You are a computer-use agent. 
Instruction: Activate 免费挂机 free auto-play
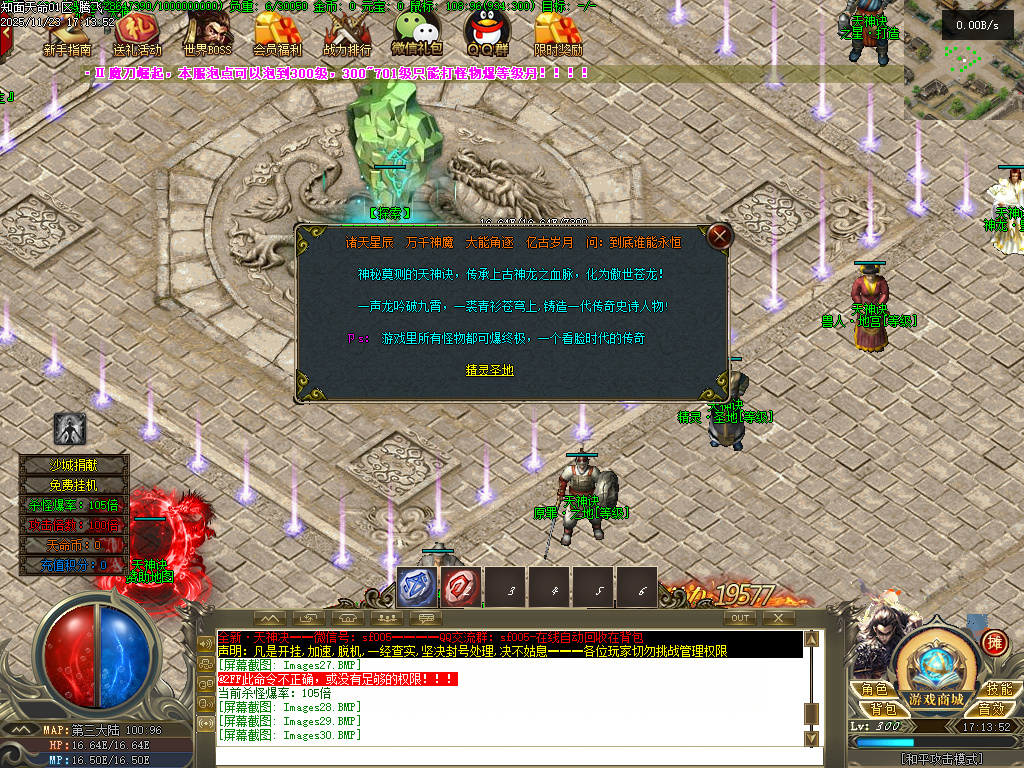coord(75,484)
